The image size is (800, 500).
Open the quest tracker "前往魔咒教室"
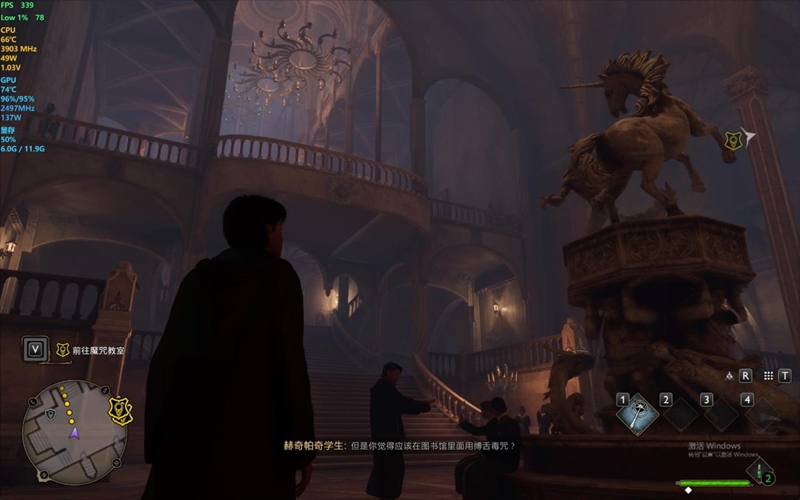pos(98,350)
